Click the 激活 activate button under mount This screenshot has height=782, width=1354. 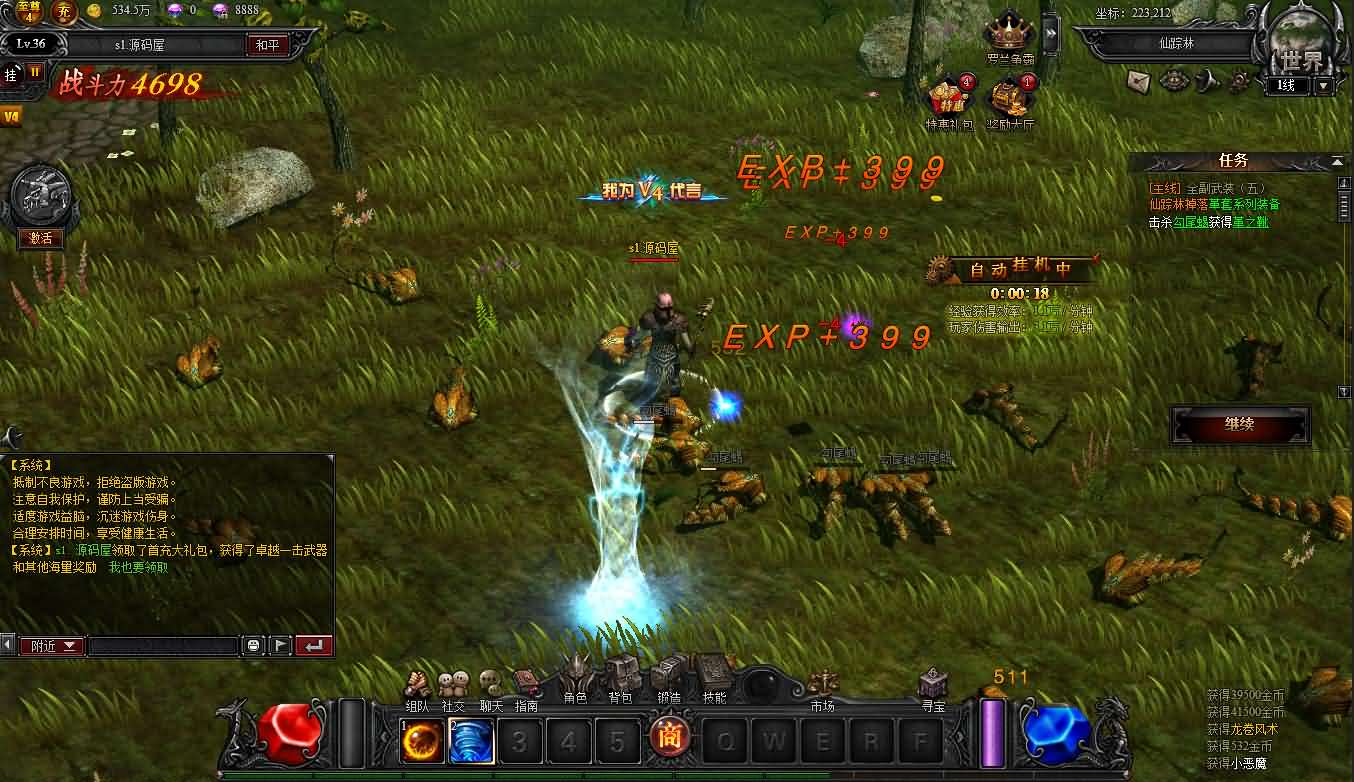click(41, 238)
